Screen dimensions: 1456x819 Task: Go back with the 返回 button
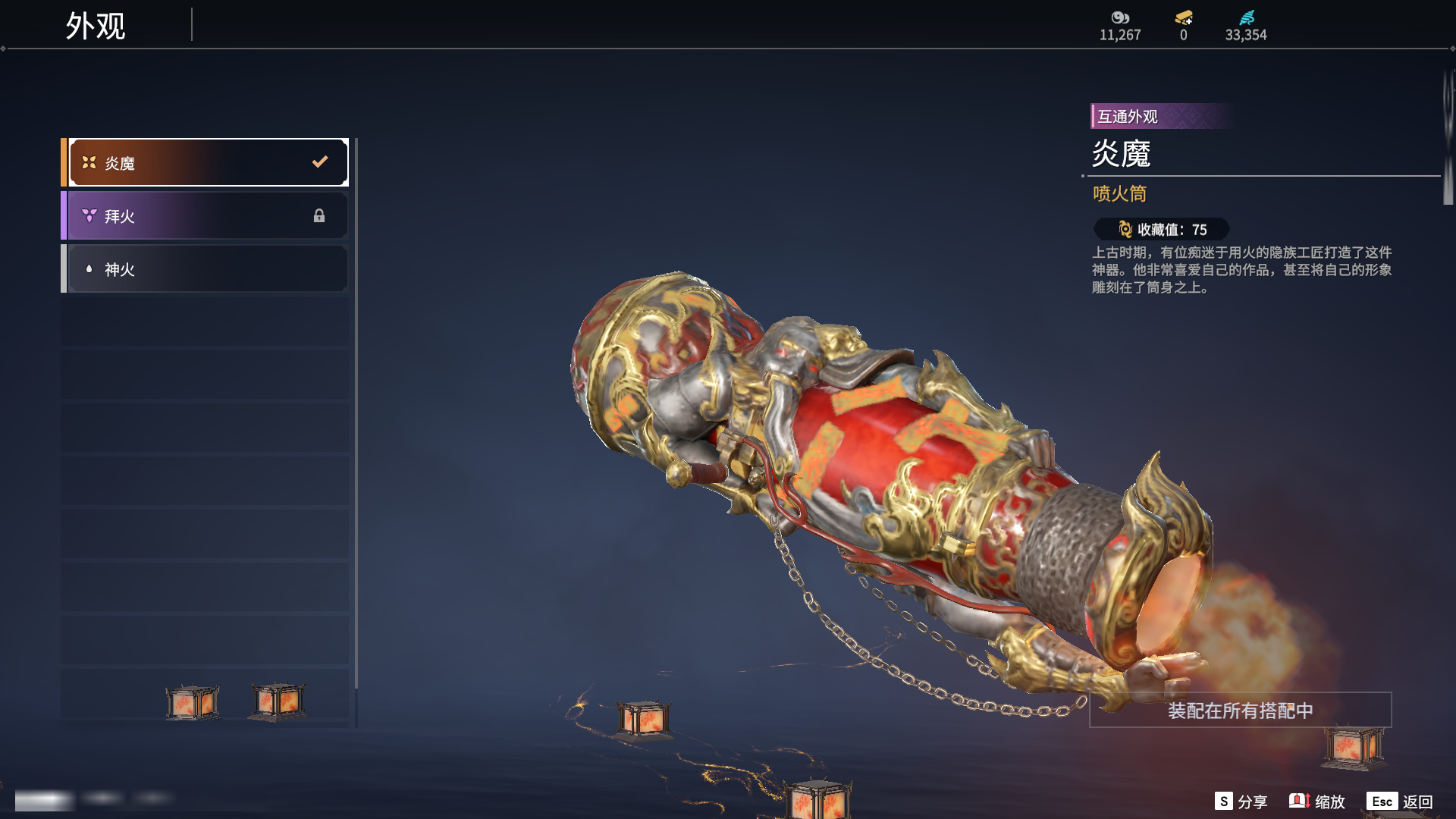[x=1400, y=802]
